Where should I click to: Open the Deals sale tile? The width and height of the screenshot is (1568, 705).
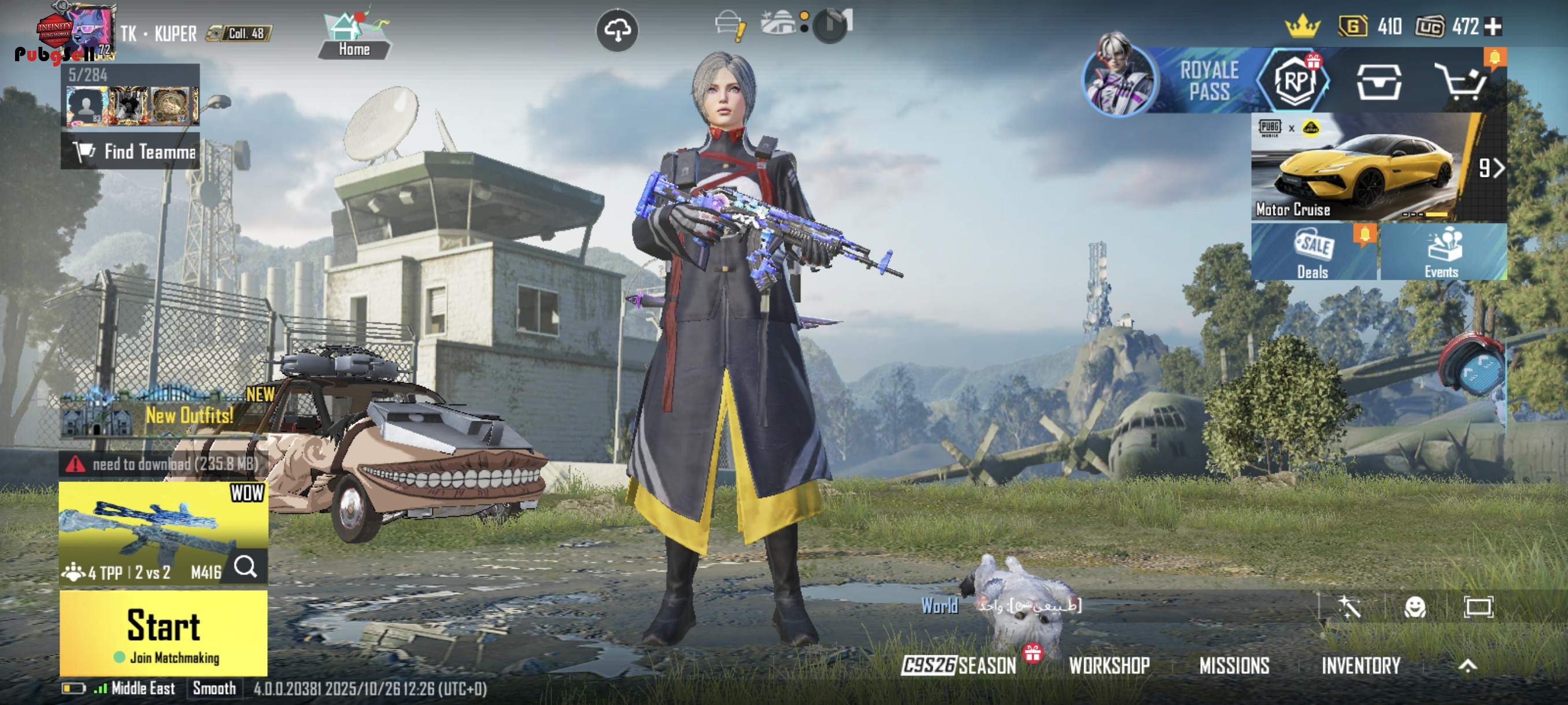[x=1313, y=252]
